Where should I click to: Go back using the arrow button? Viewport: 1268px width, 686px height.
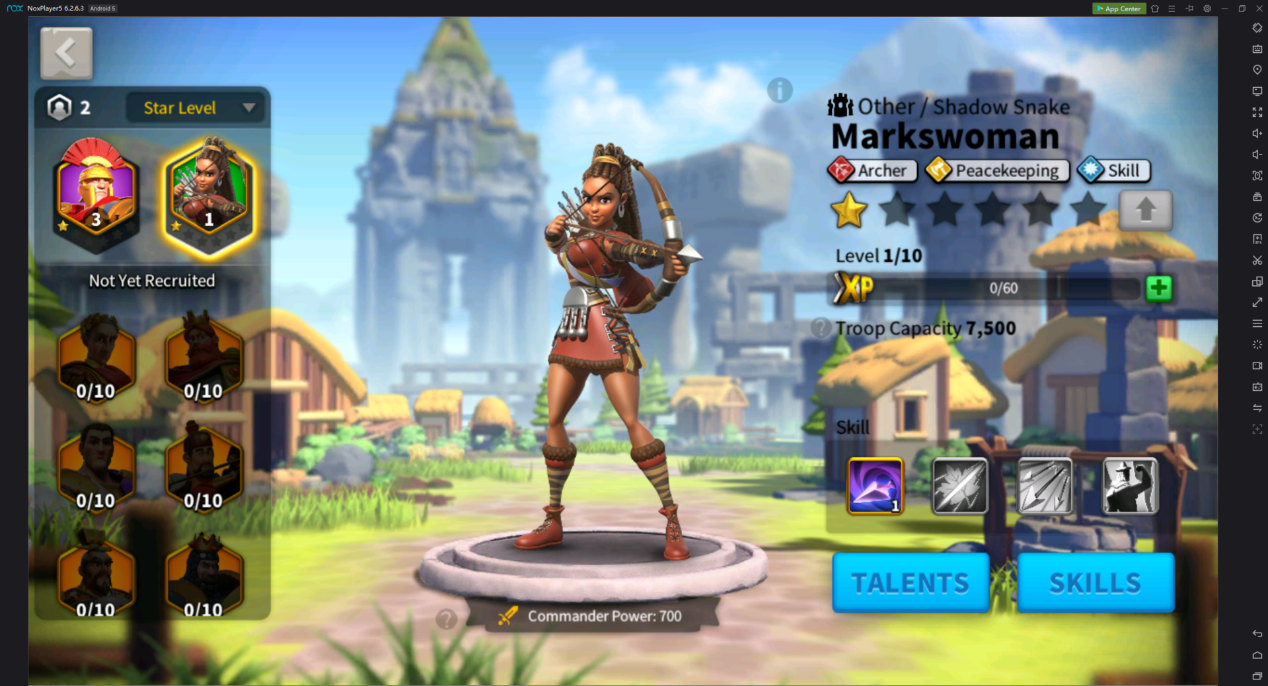click(x=66, y=53)
